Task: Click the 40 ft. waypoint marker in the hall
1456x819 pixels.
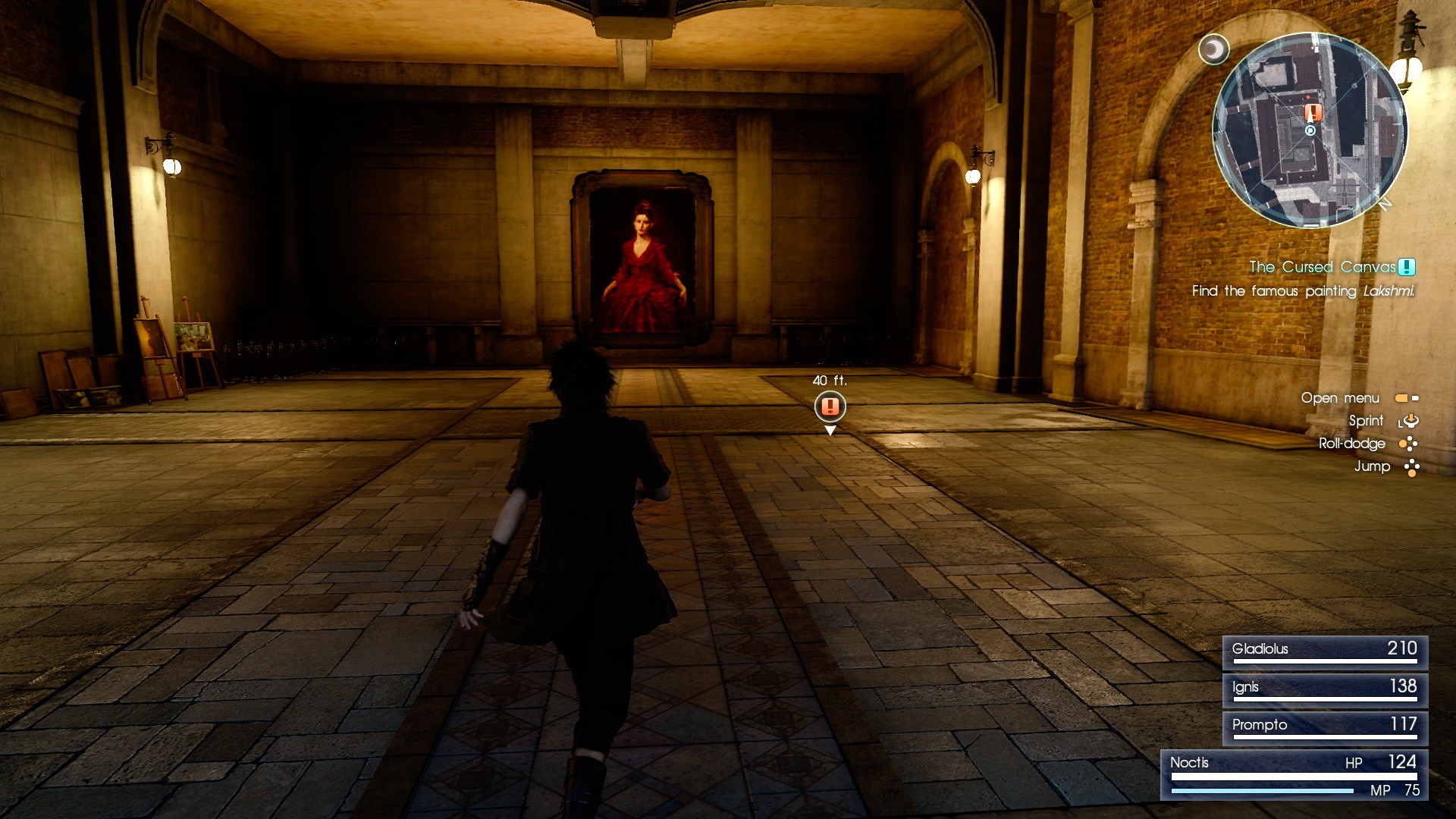Action: pyautogui.click(x=829, y=406)
